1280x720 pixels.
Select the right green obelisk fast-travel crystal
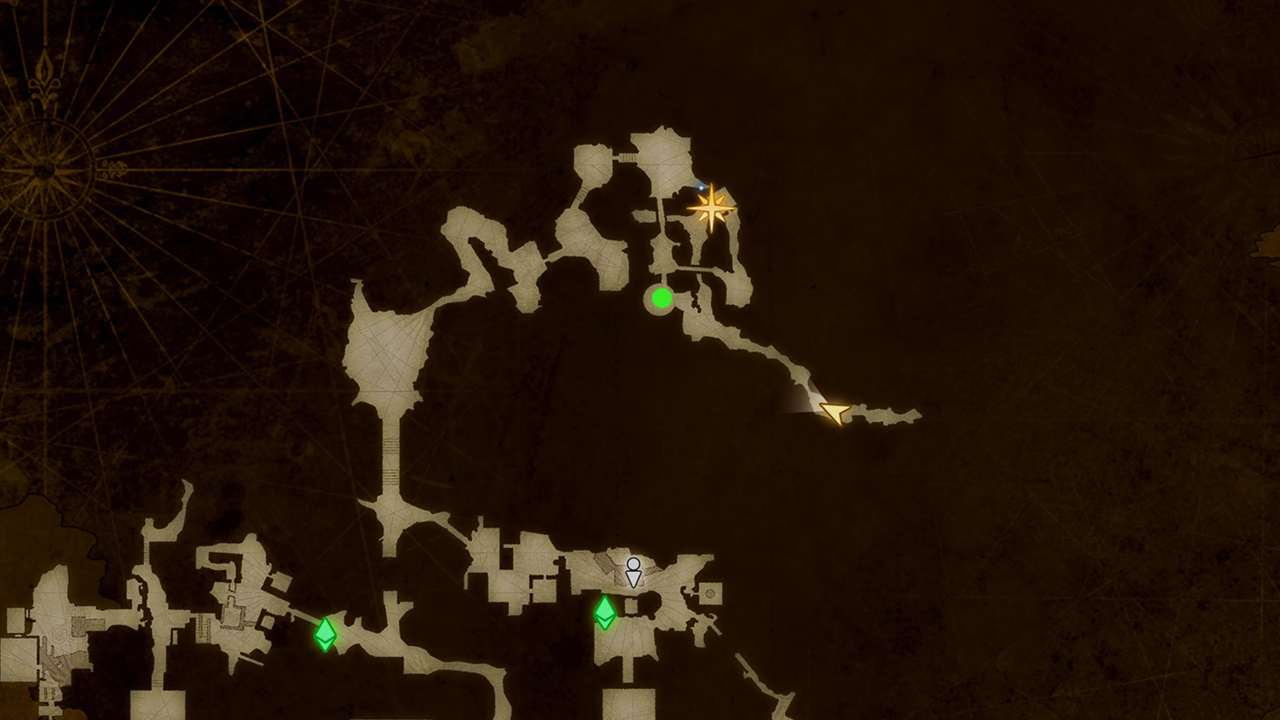coord(607,614)
